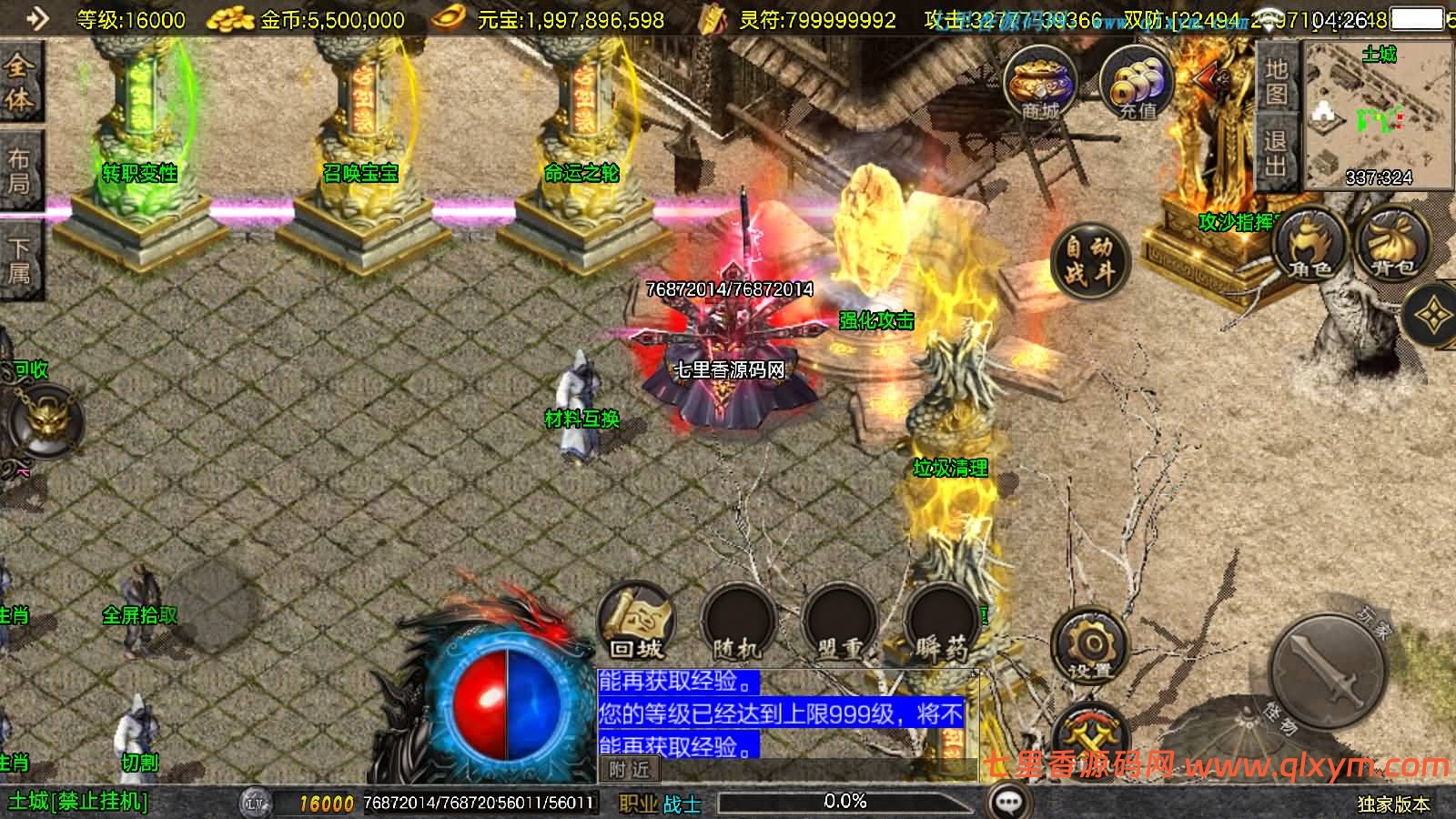Open the 商城 shop
This screenshot has height=819, width=1456.
(x=1040, y=83)
